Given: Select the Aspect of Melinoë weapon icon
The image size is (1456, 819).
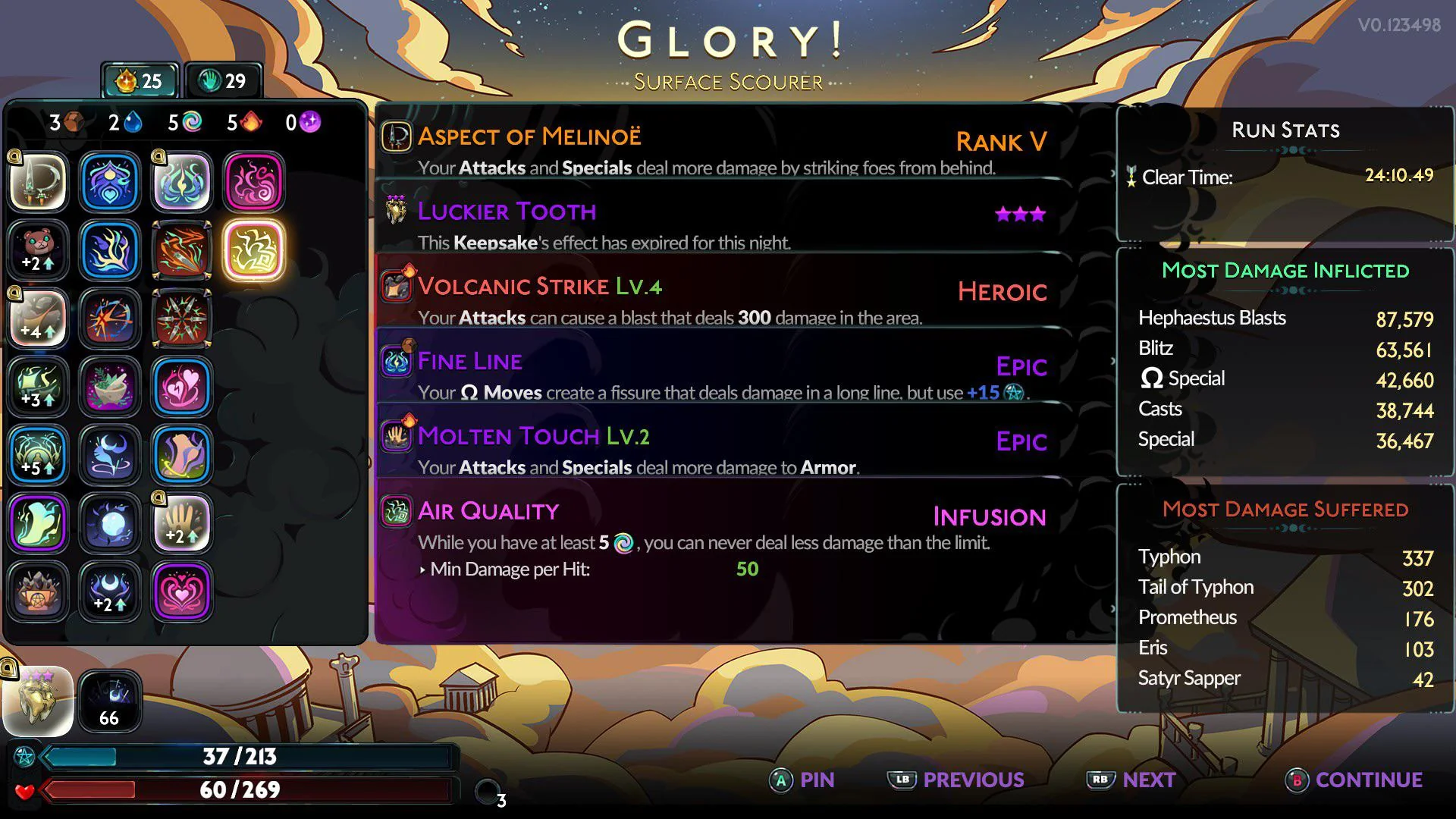Looking at the screenshot, I should point(394,136).
